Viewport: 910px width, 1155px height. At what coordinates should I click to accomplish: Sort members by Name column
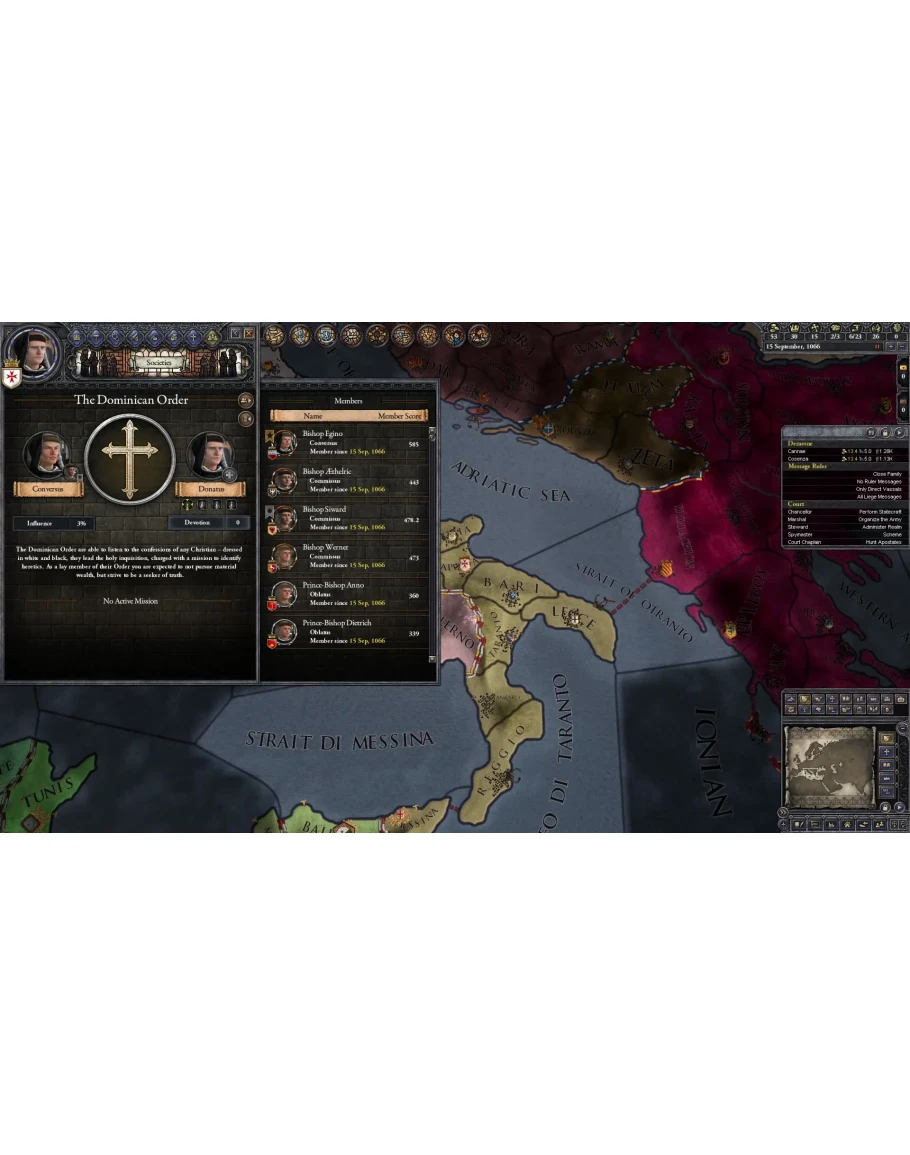tap(313, 415)
